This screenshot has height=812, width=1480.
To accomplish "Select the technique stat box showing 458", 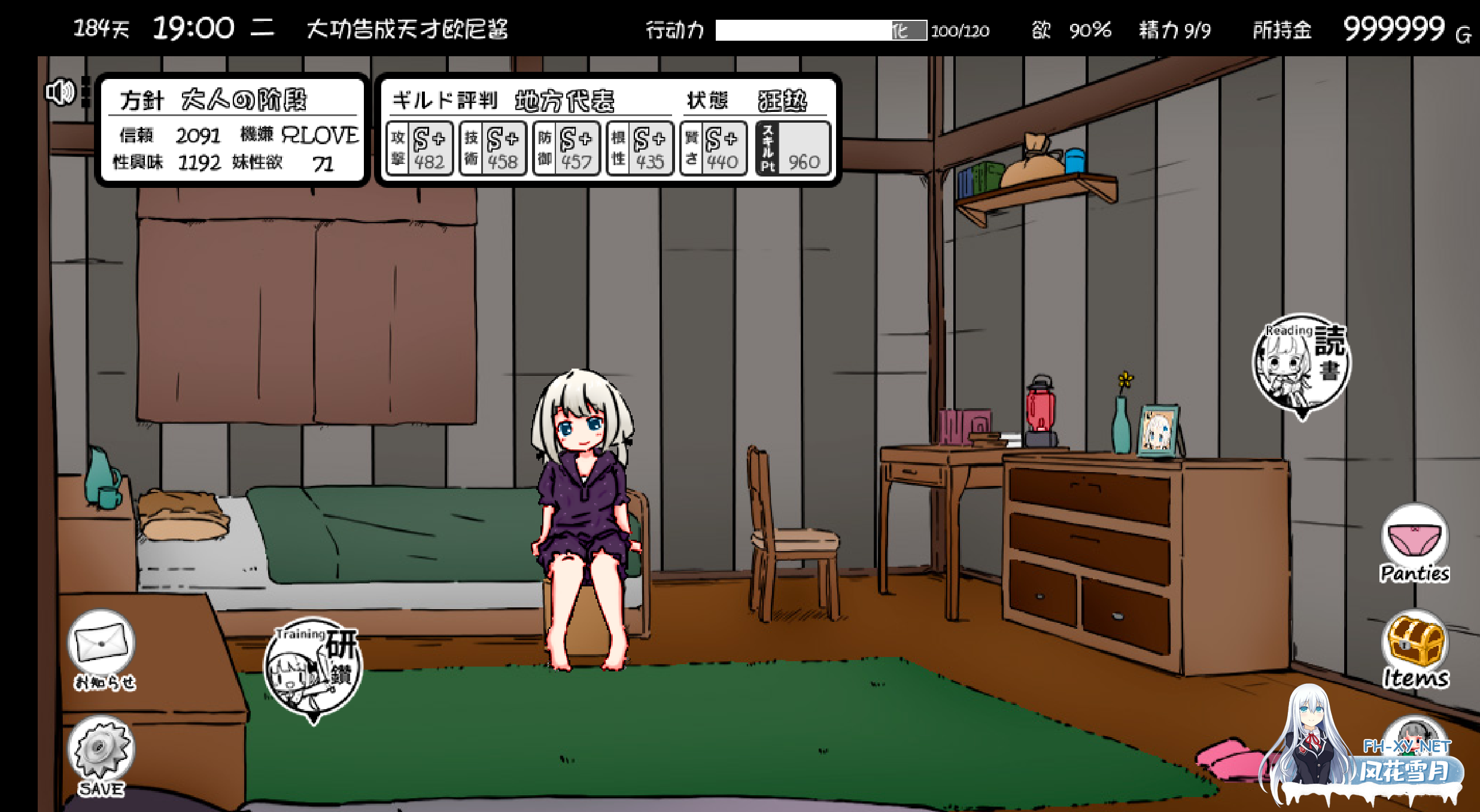I will (493, 149).
